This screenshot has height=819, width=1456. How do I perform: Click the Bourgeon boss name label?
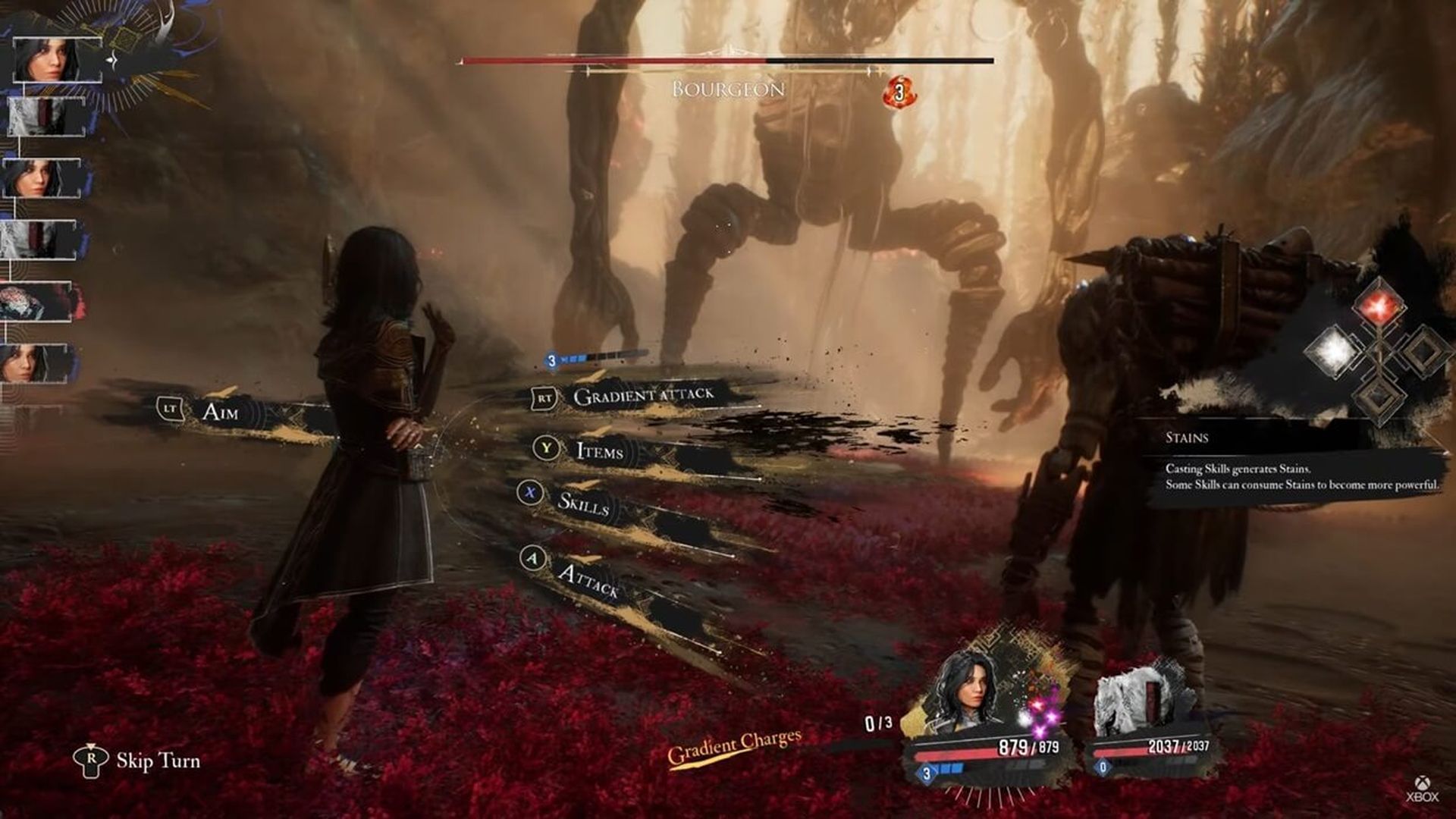(x=728, y=89)
